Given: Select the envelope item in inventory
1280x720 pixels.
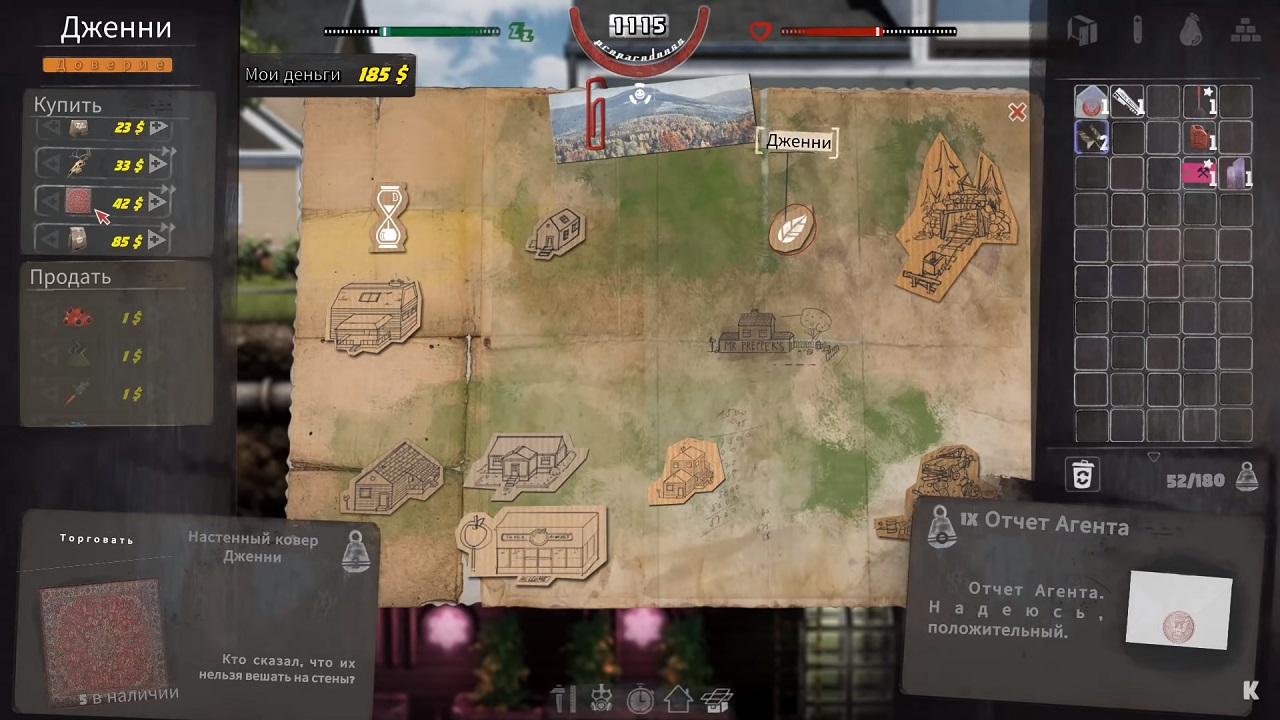Looking at the screenshot, I should tap(1091, 100).
